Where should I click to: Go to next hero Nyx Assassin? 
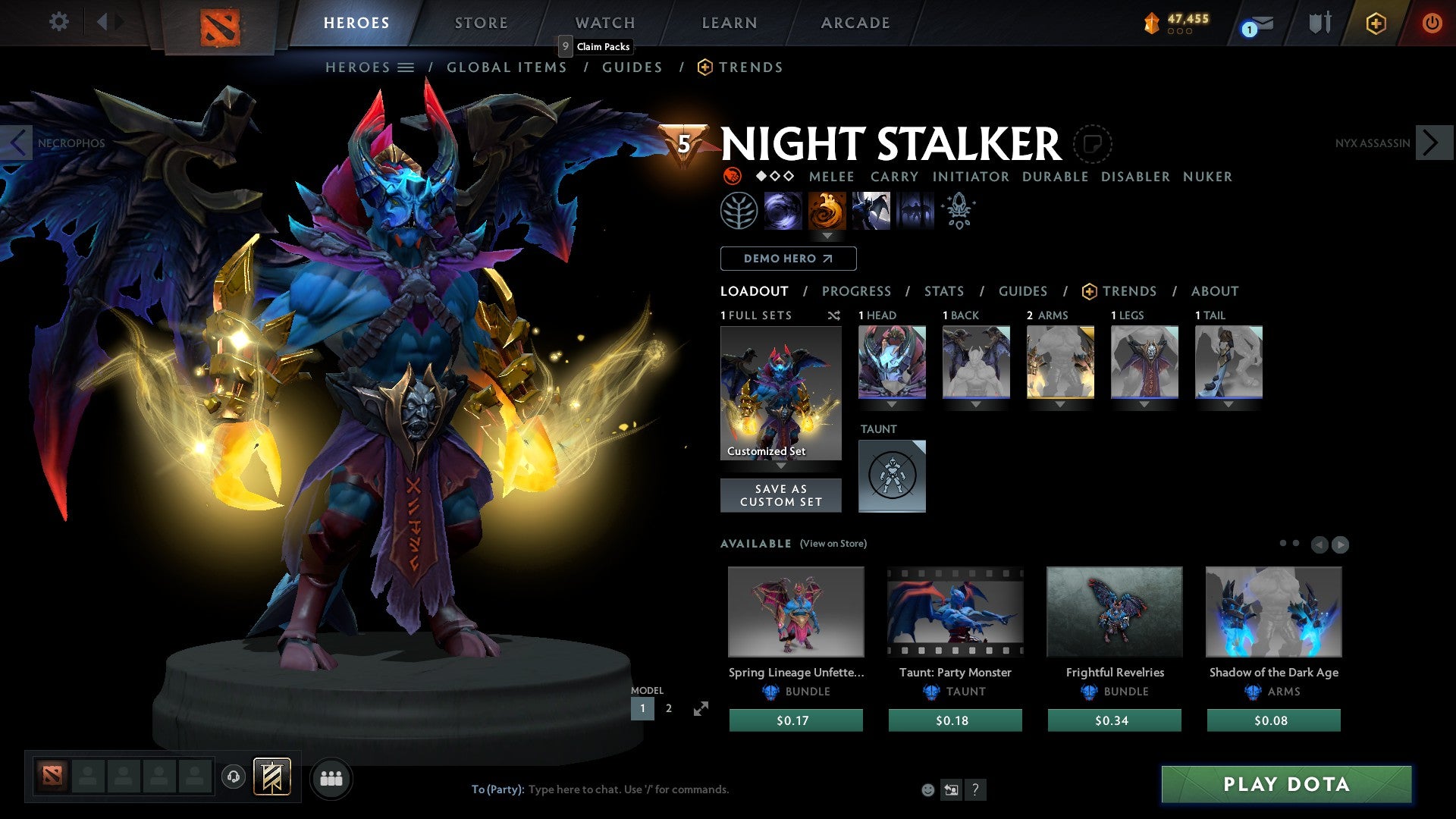1432,143
